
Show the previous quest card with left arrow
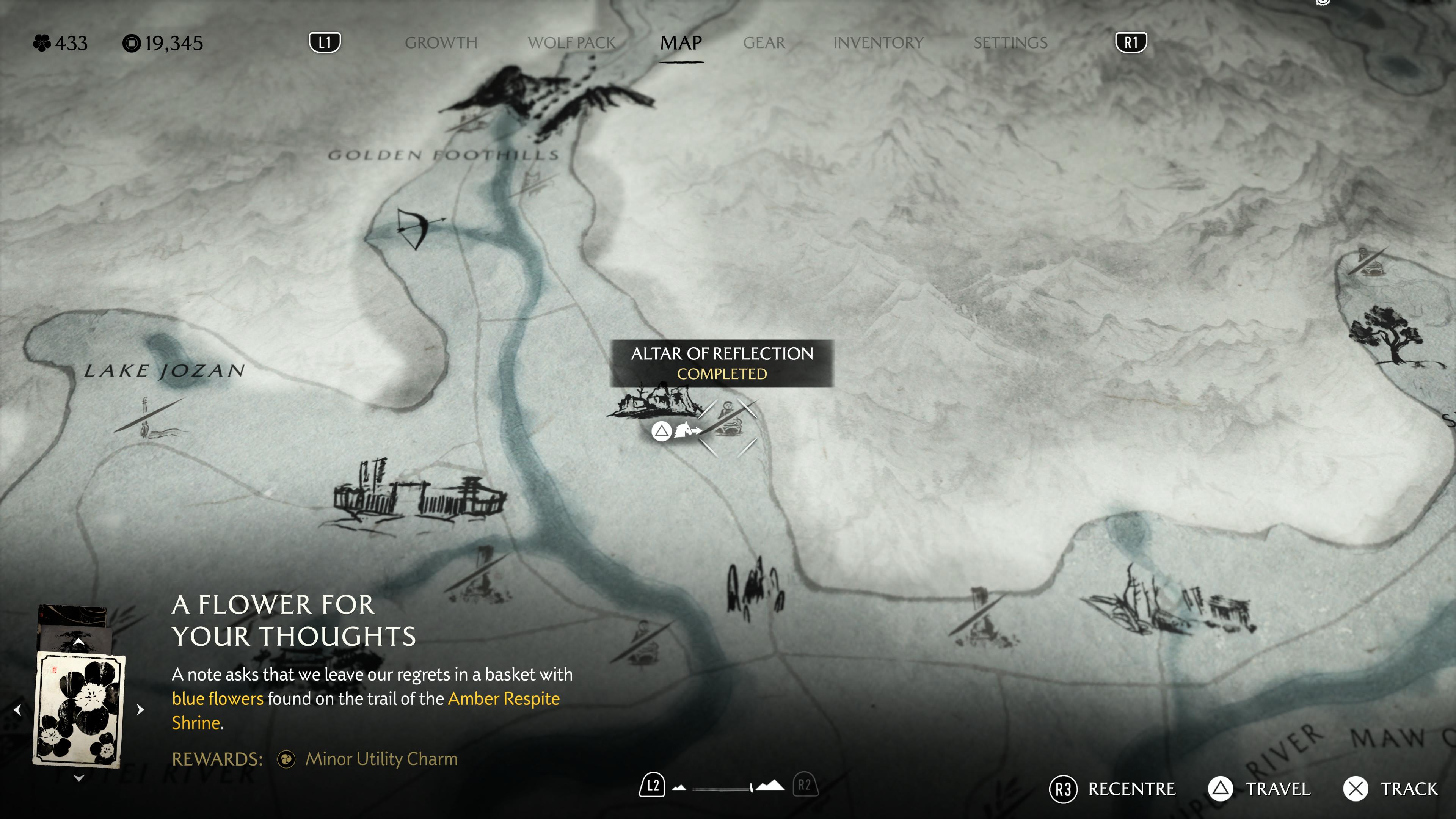click(x=17, y=709)
